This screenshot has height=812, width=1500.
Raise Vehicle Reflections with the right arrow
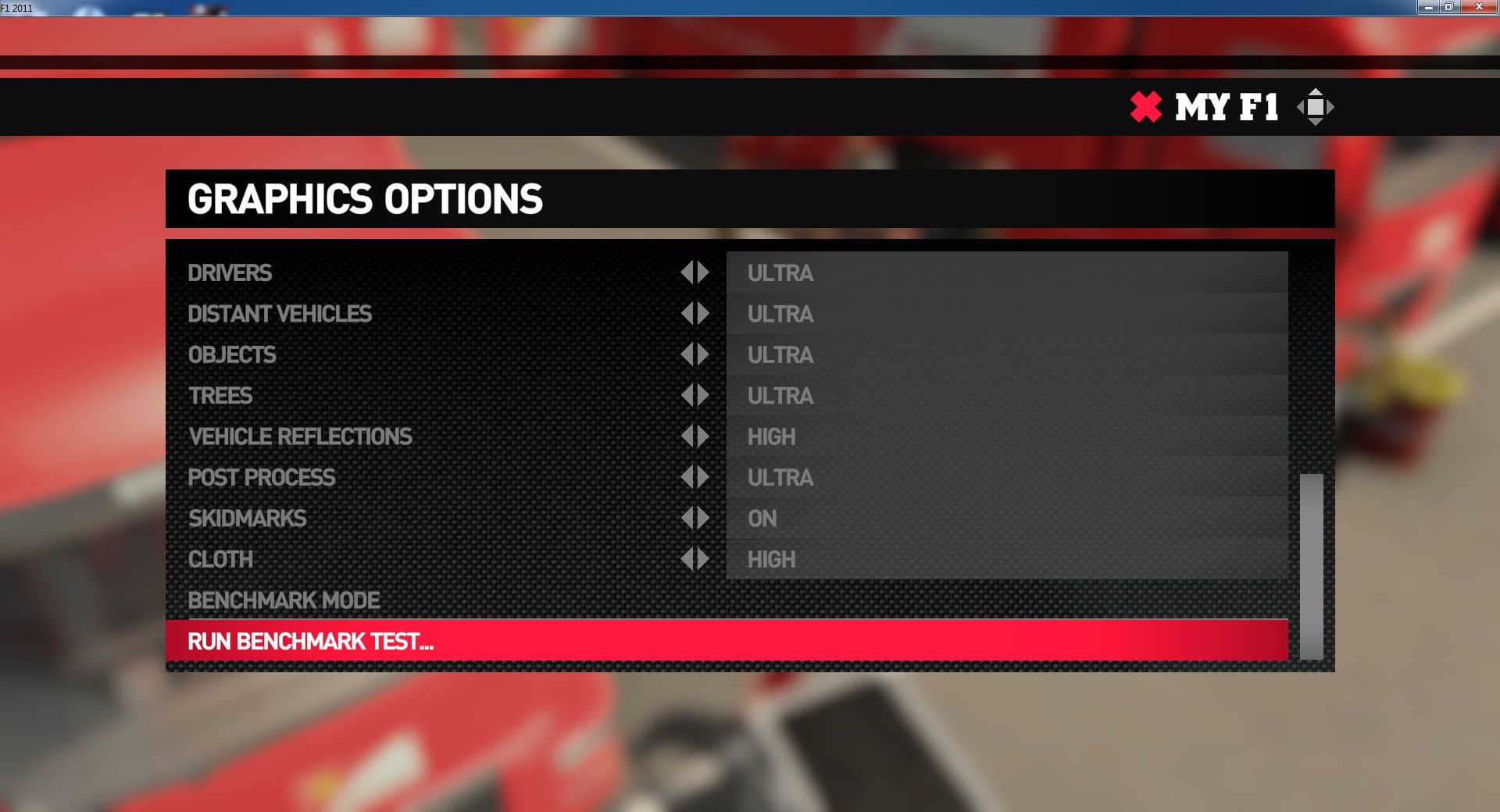[703, 436]
